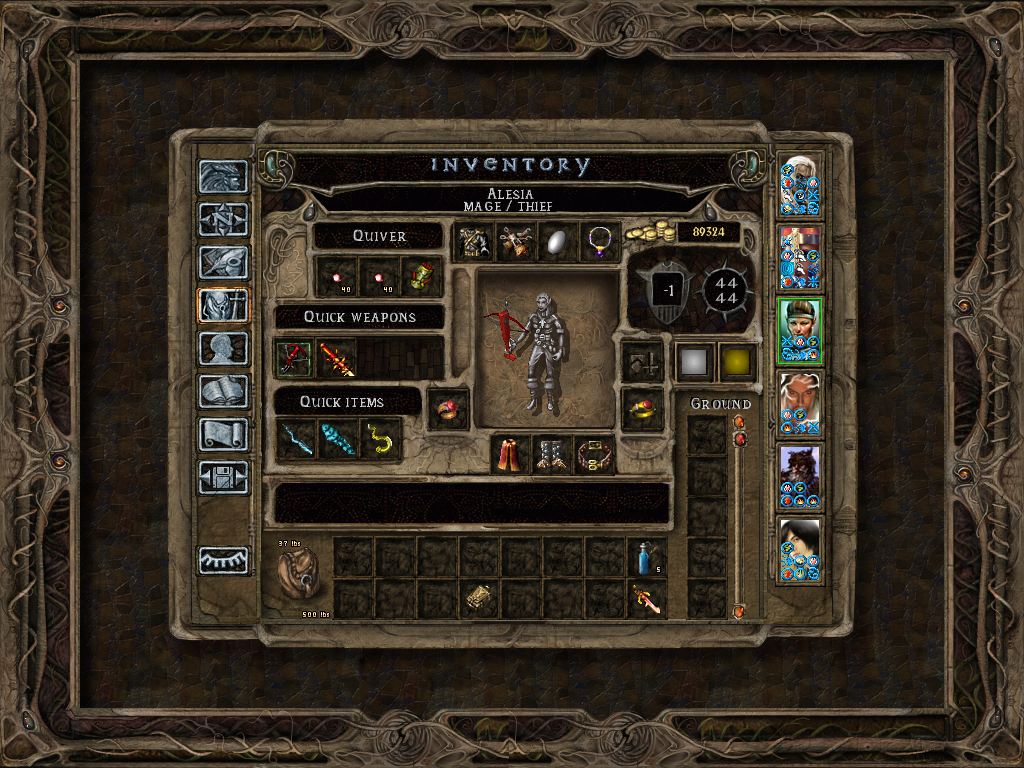Click the yellow color swatch
This screenshot has width=1024, height=768.
coord(737,362)
